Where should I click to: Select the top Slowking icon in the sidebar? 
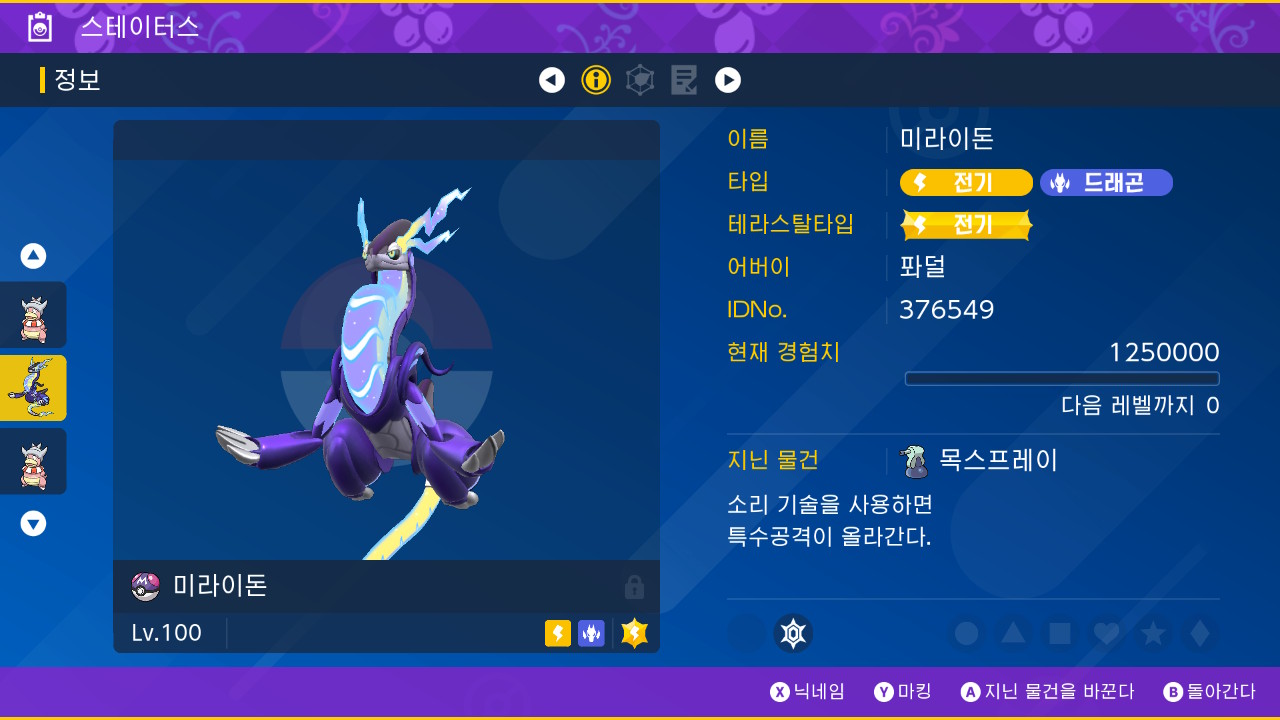[x=33, y=314]
